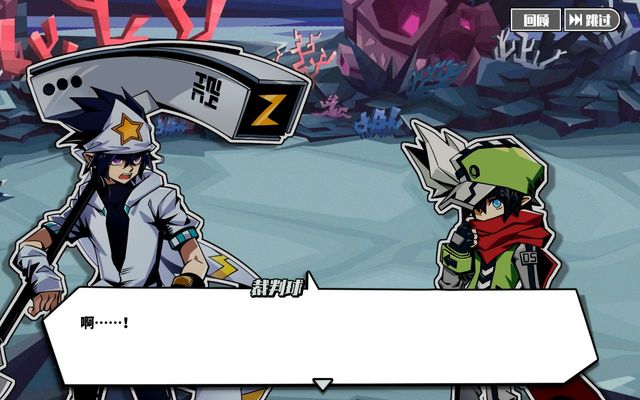640x400 pixels.
Task: Advance dialogue via the down arrow indicator
Action: [x=321, y=384]
